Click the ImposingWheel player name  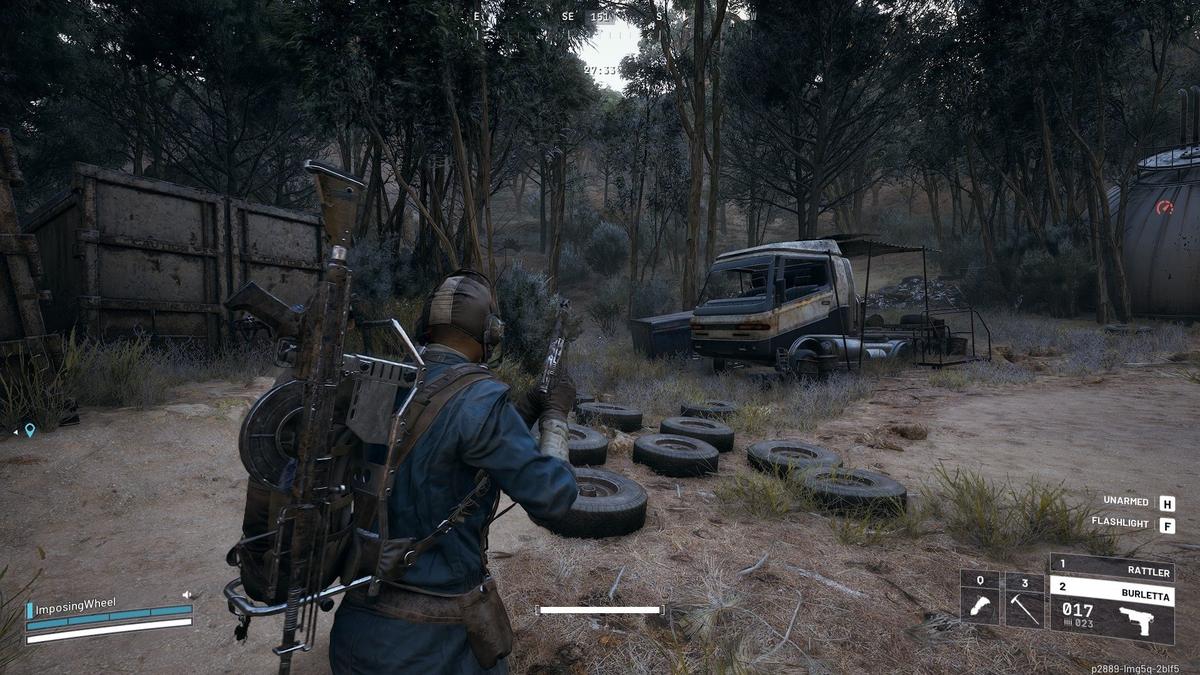(x=76, y=603)
